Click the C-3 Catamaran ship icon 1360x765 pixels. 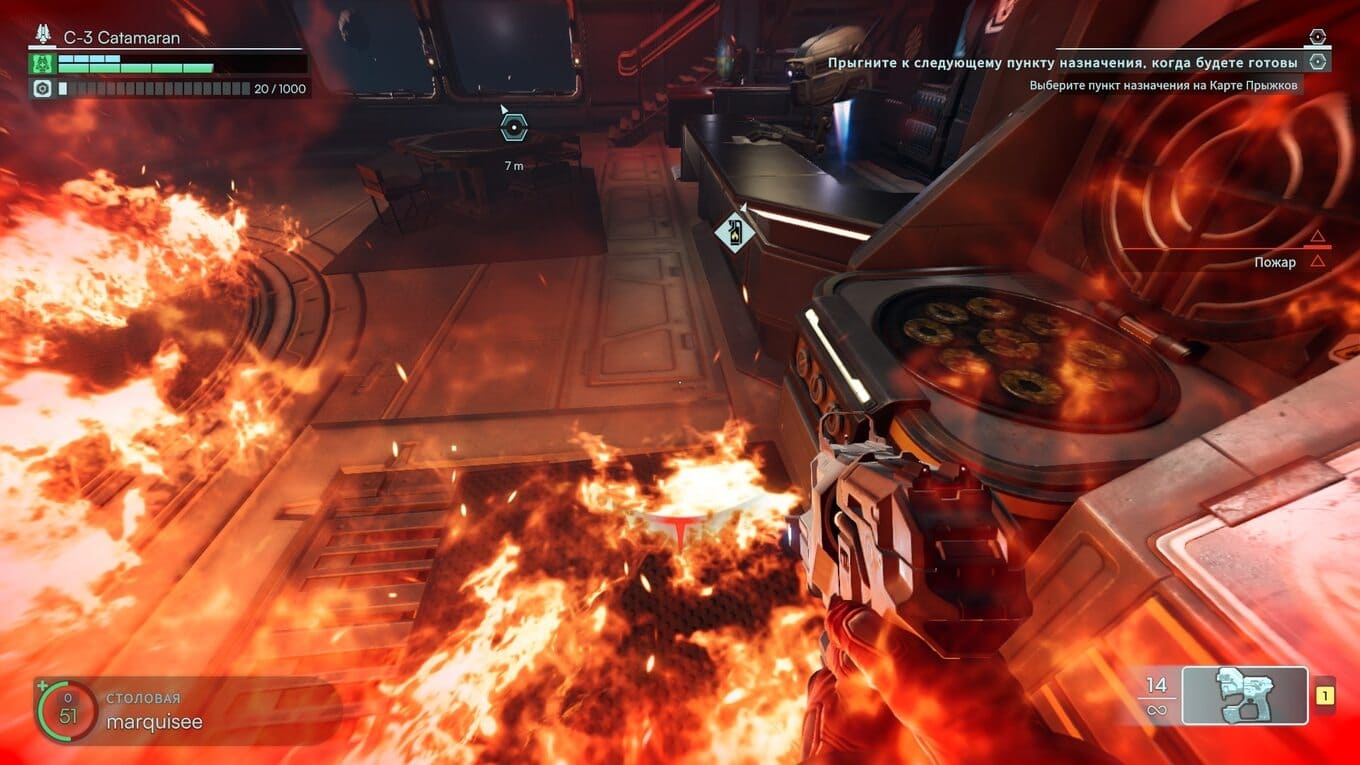coord(42,37)
